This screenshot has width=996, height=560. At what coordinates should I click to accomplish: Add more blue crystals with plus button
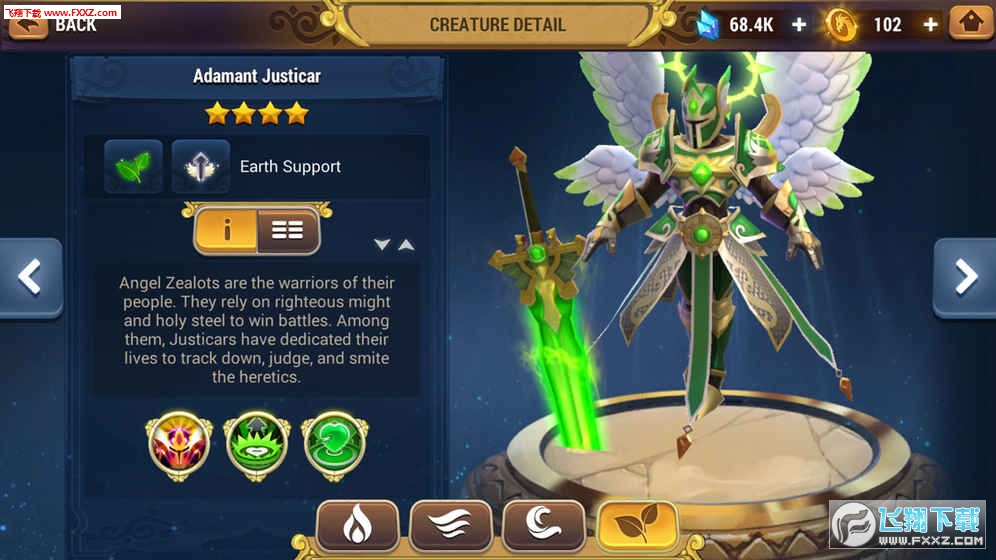coord(799,25)
